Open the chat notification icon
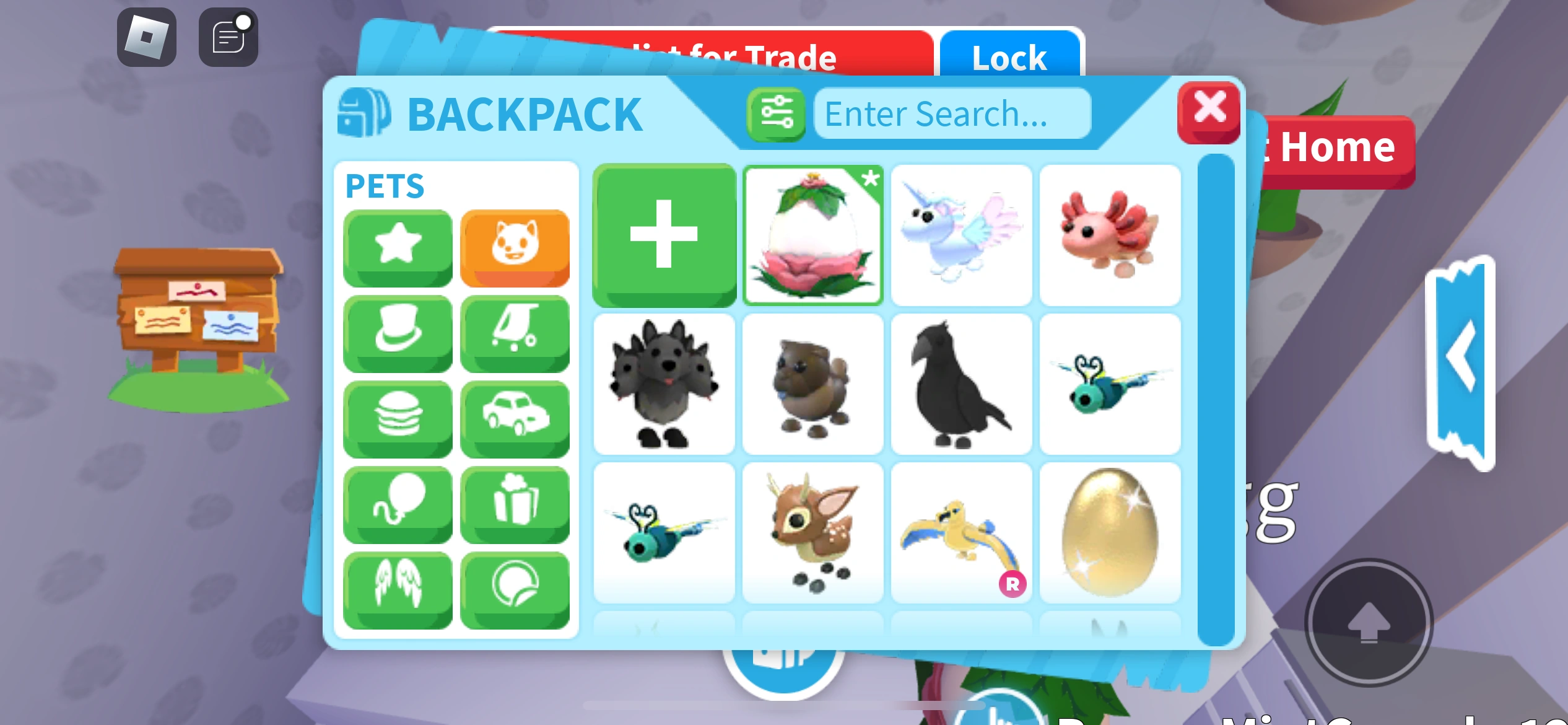 pos(227,37)
